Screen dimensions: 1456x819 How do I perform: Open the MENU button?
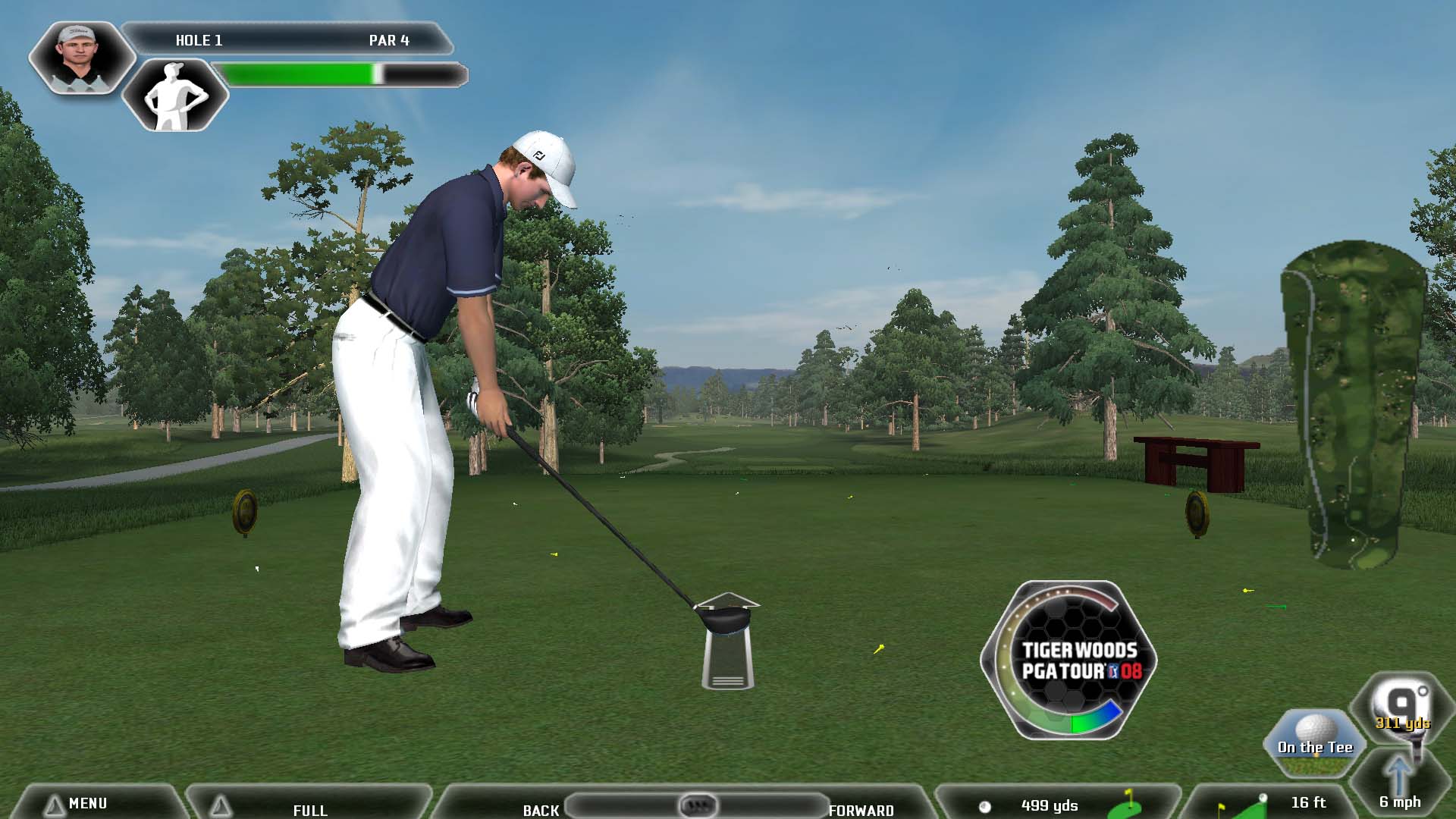coord(87,803)
